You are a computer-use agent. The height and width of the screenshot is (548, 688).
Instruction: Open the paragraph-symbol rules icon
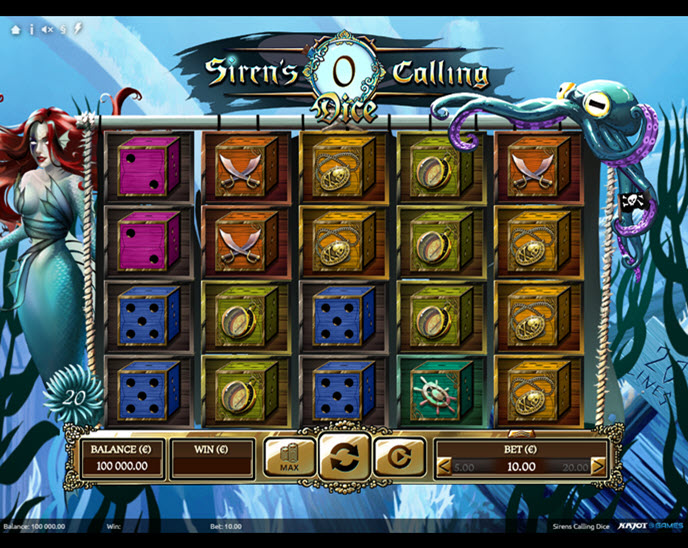[x=63, y=30]
